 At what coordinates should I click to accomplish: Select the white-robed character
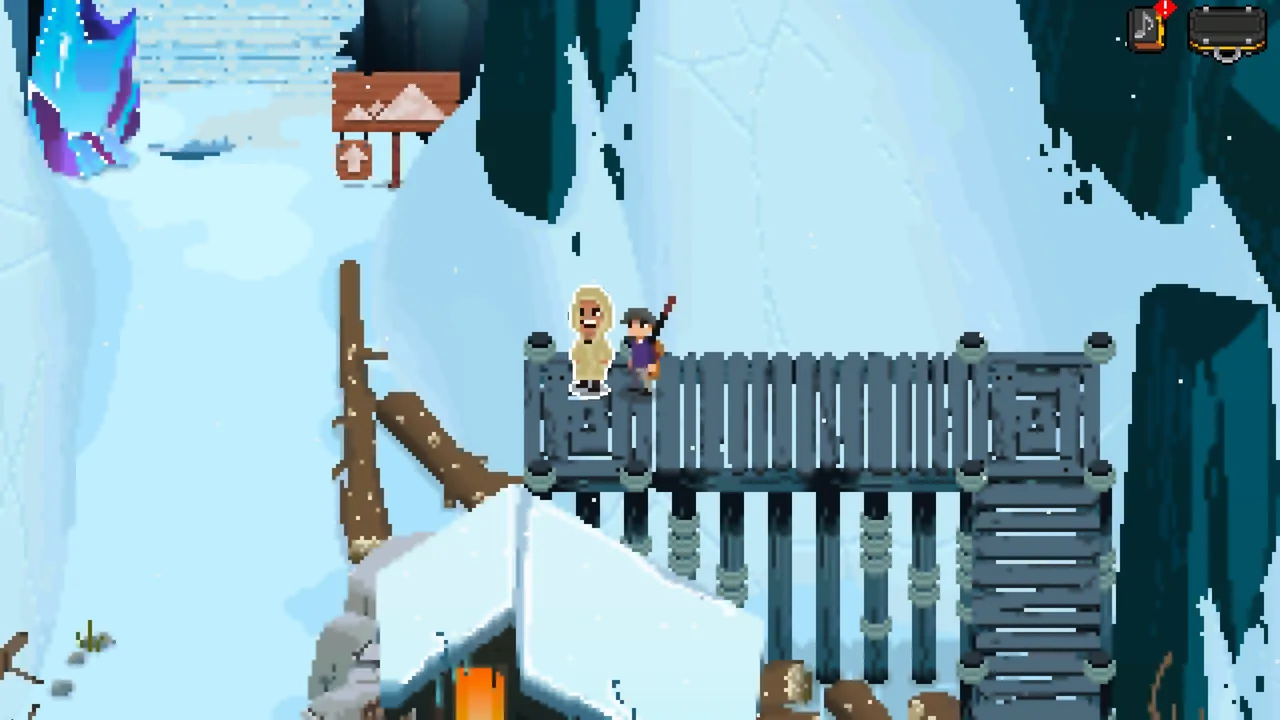tap(588, 340)
